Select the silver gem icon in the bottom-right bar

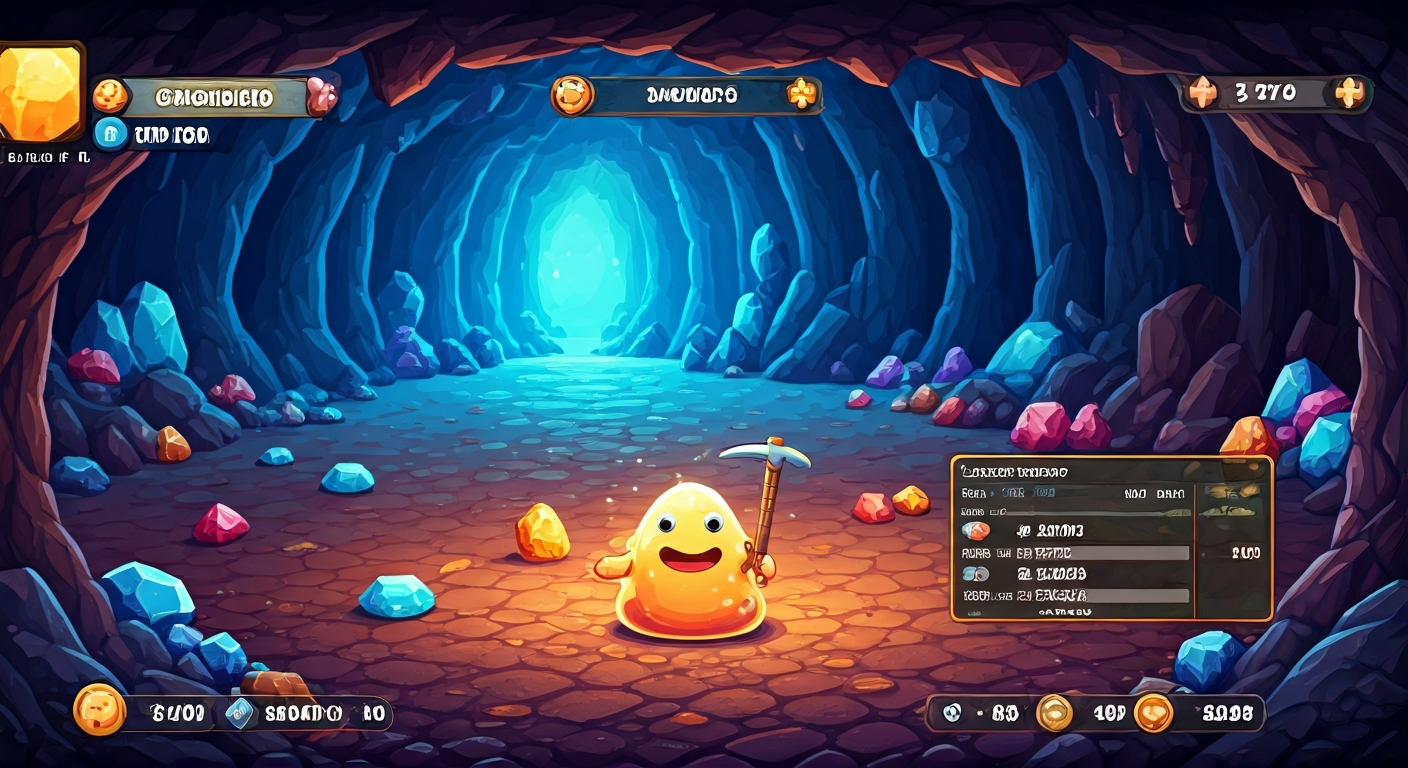pyautogui.click(x=950, y=712)
